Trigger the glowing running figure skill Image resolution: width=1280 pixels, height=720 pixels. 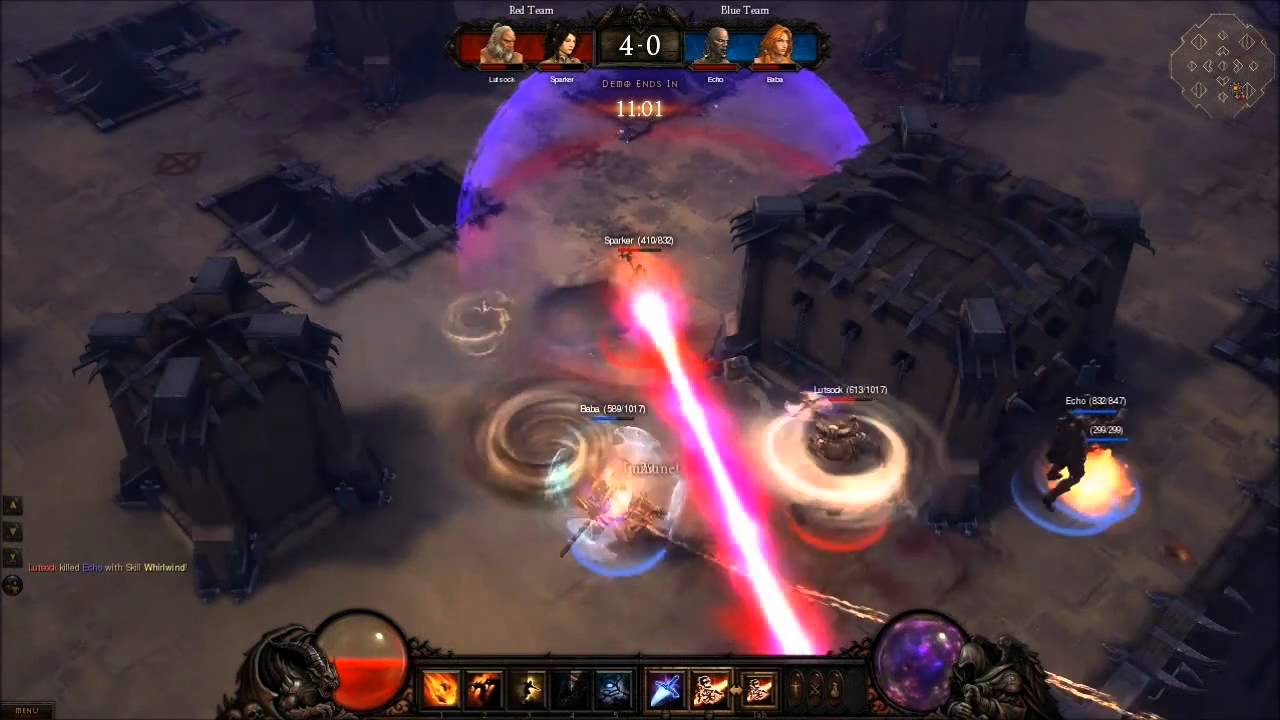pos(528,689)
